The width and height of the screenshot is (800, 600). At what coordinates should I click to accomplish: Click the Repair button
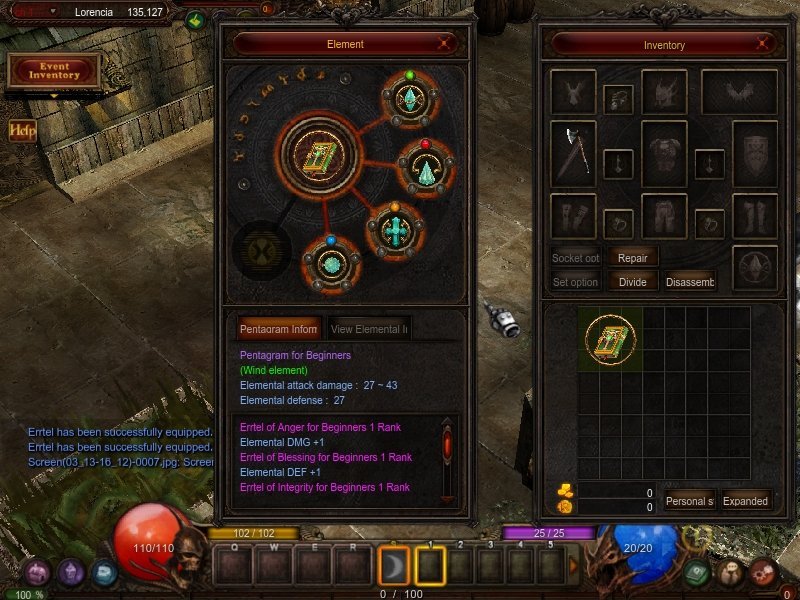[633, 257]
